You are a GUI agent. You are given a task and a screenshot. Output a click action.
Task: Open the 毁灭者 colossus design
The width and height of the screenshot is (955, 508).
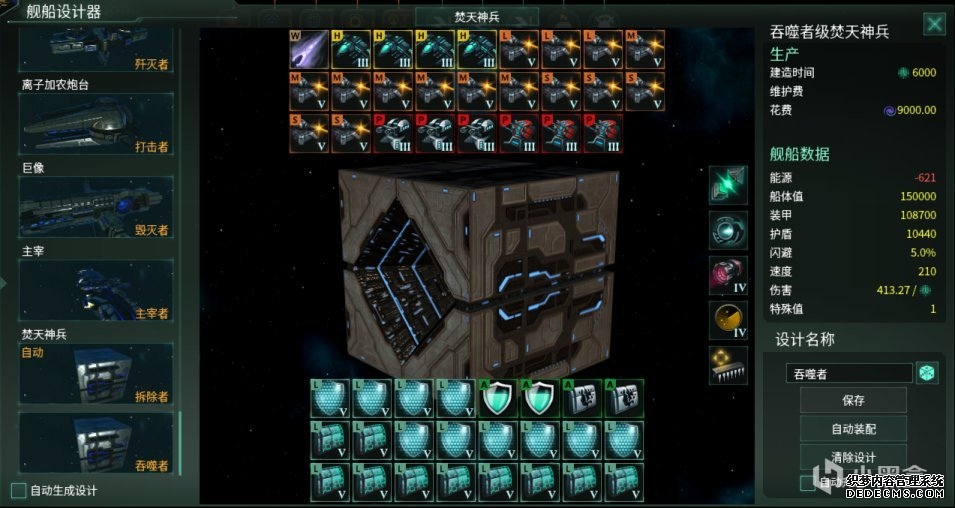click(x=96, y=208)
